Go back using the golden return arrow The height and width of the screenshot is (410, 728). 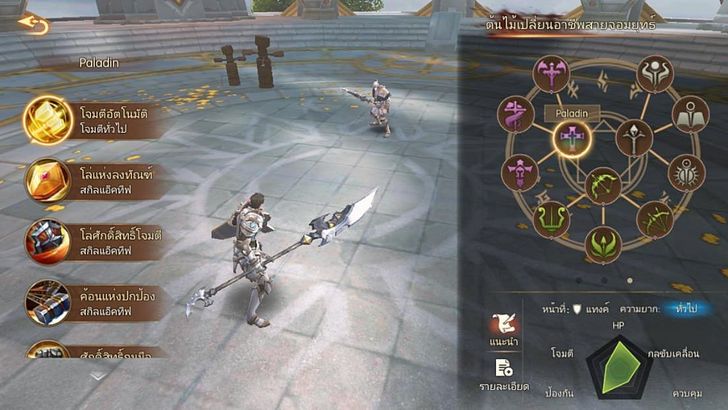pos(33,23)
